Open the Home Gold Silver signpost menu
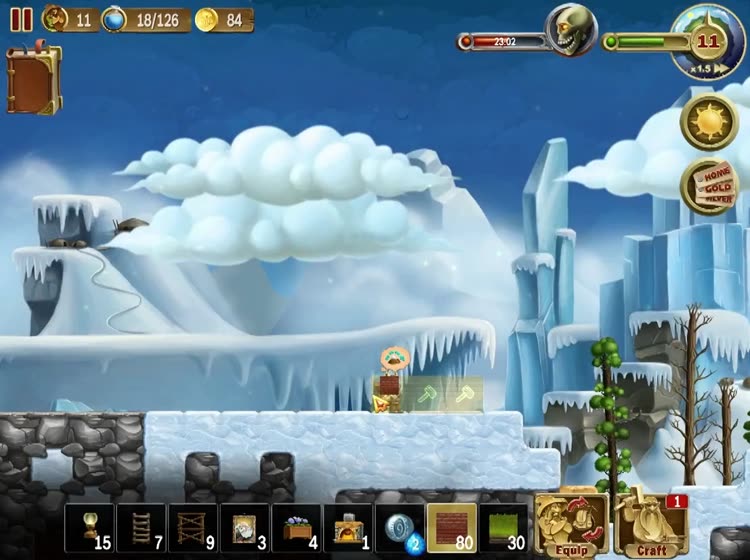 click(709, 187)
